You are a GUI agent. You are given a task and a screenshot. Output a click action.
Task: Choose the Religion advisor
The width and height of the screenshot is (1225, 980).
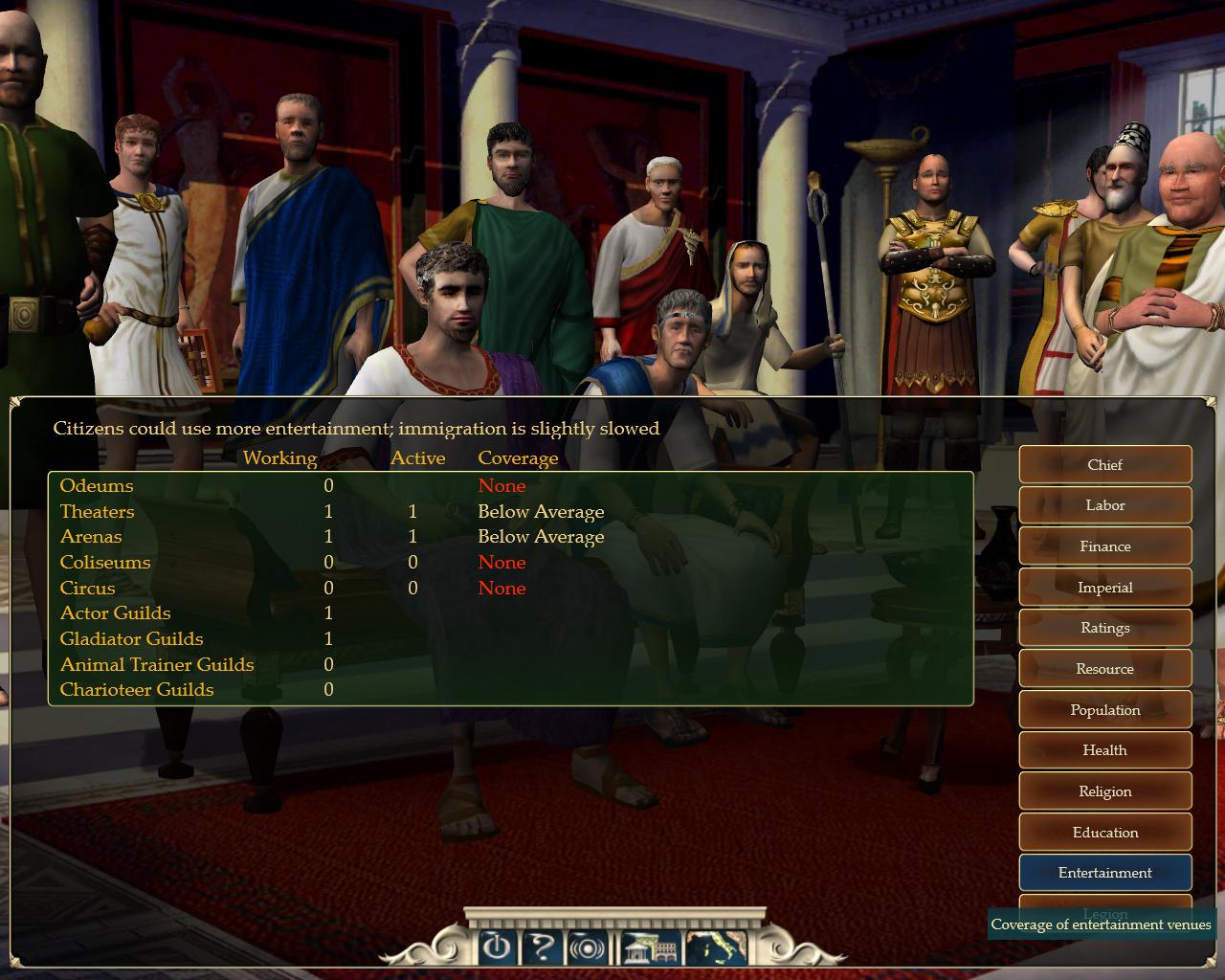1104,791
